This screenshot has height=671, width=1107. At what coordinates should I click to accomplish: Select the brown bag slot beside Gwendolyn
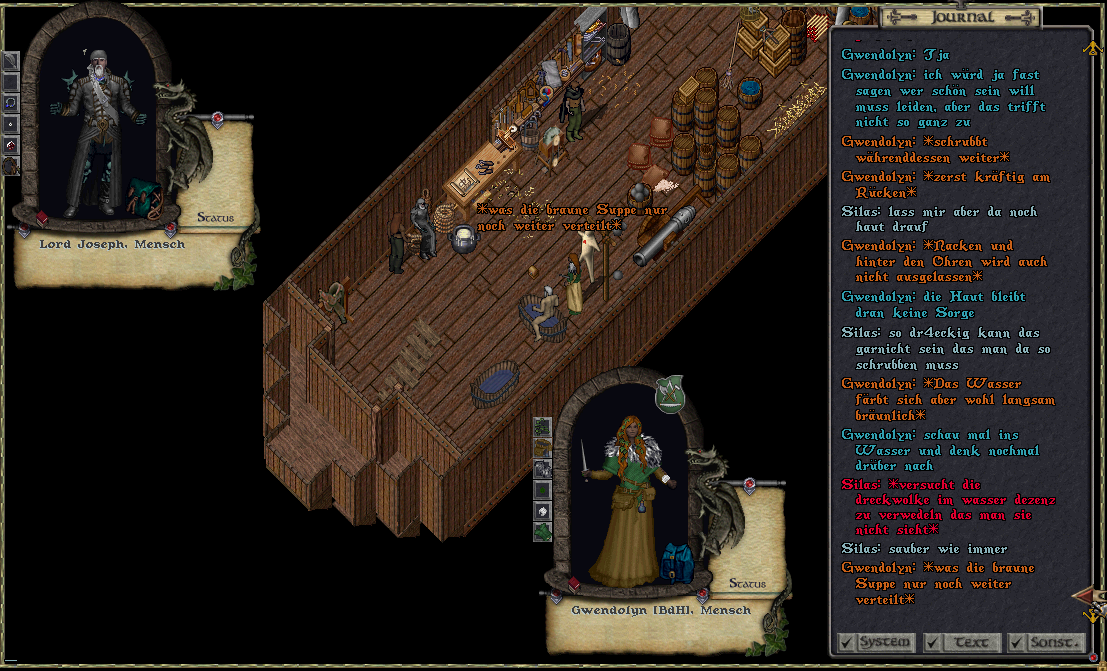coord(542,447)
